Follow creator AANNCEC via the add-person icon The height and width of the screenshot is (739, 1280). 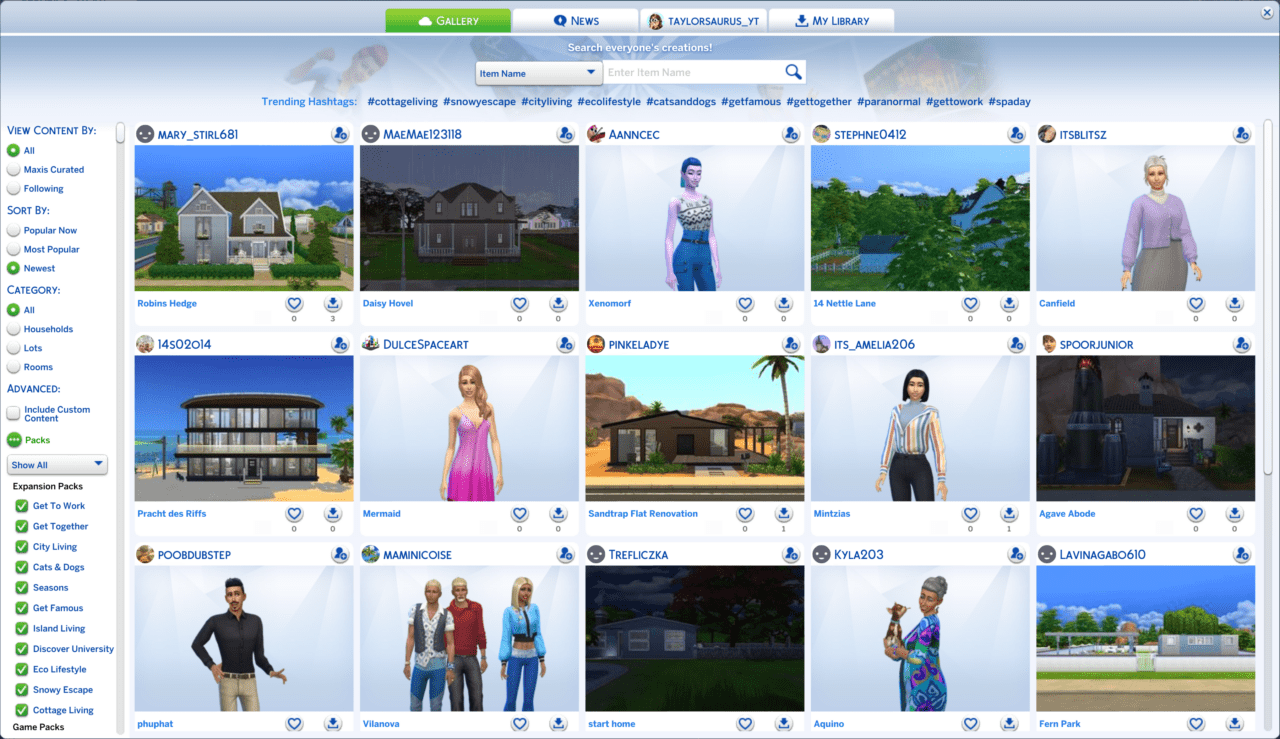792,133
